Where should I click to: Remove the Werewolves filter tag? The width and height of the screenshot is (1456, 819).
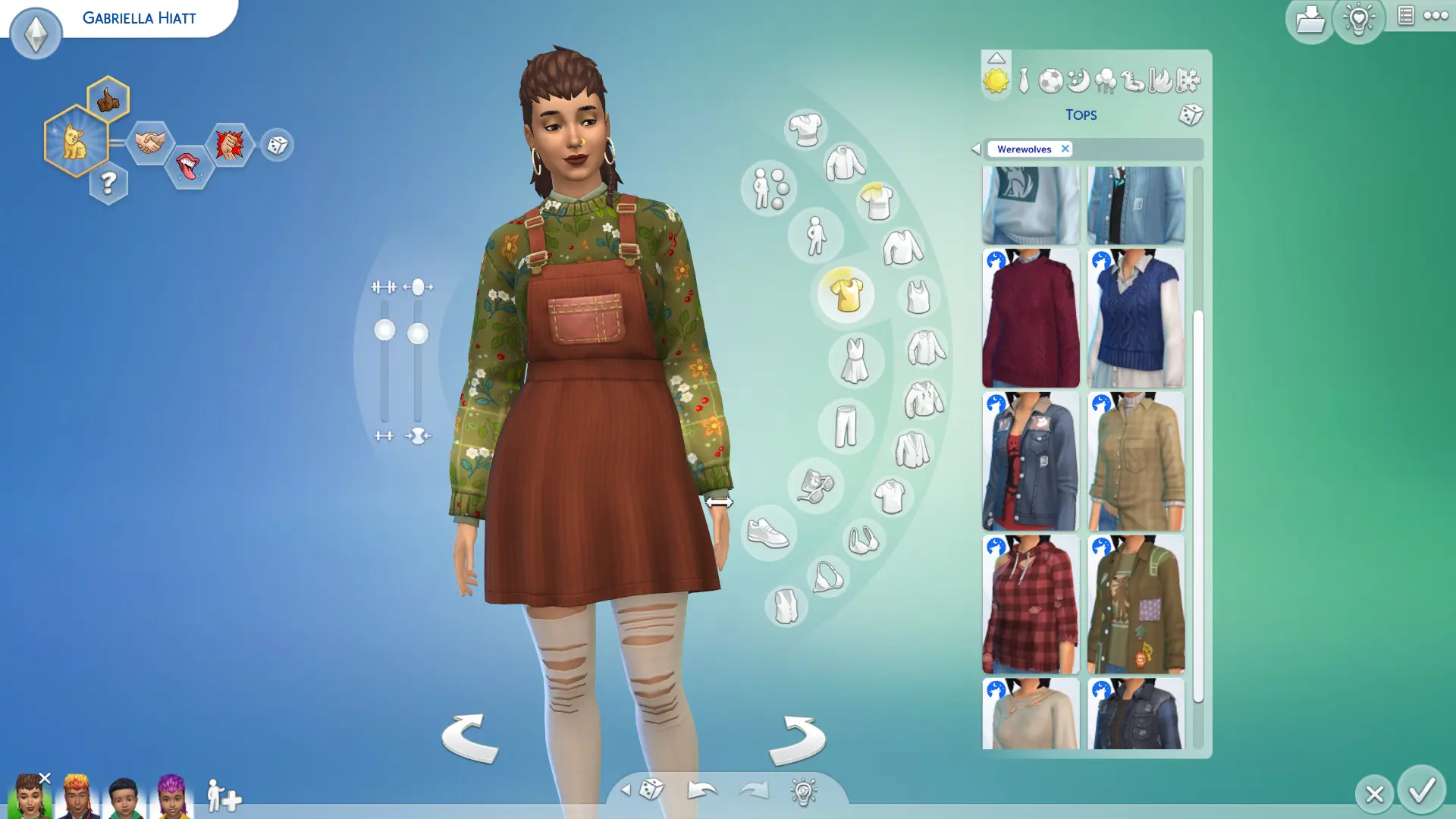click(x=1065, y=149)
